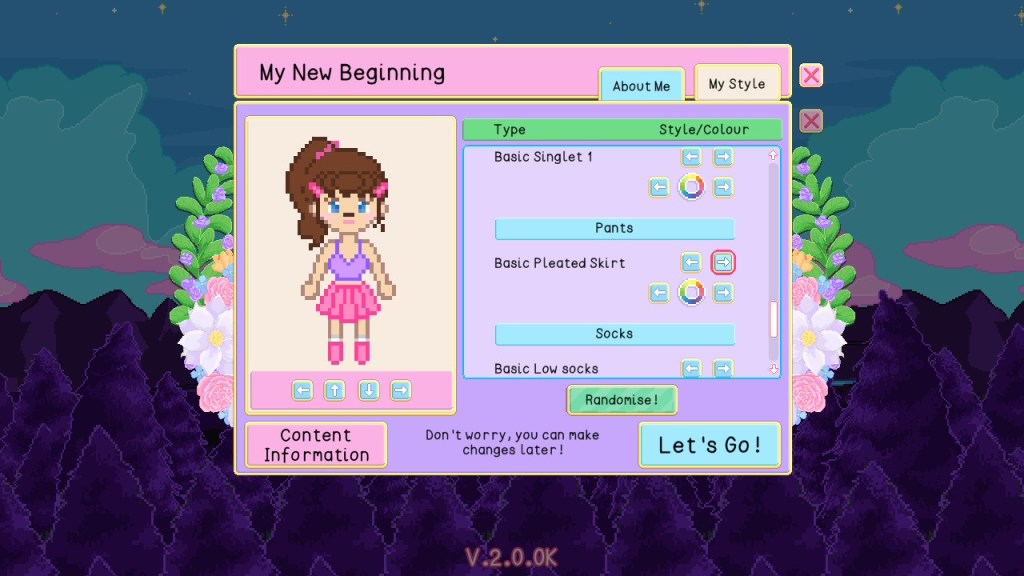Open the My Style tab
The image size is (1024, 576).
pos(736,84)
